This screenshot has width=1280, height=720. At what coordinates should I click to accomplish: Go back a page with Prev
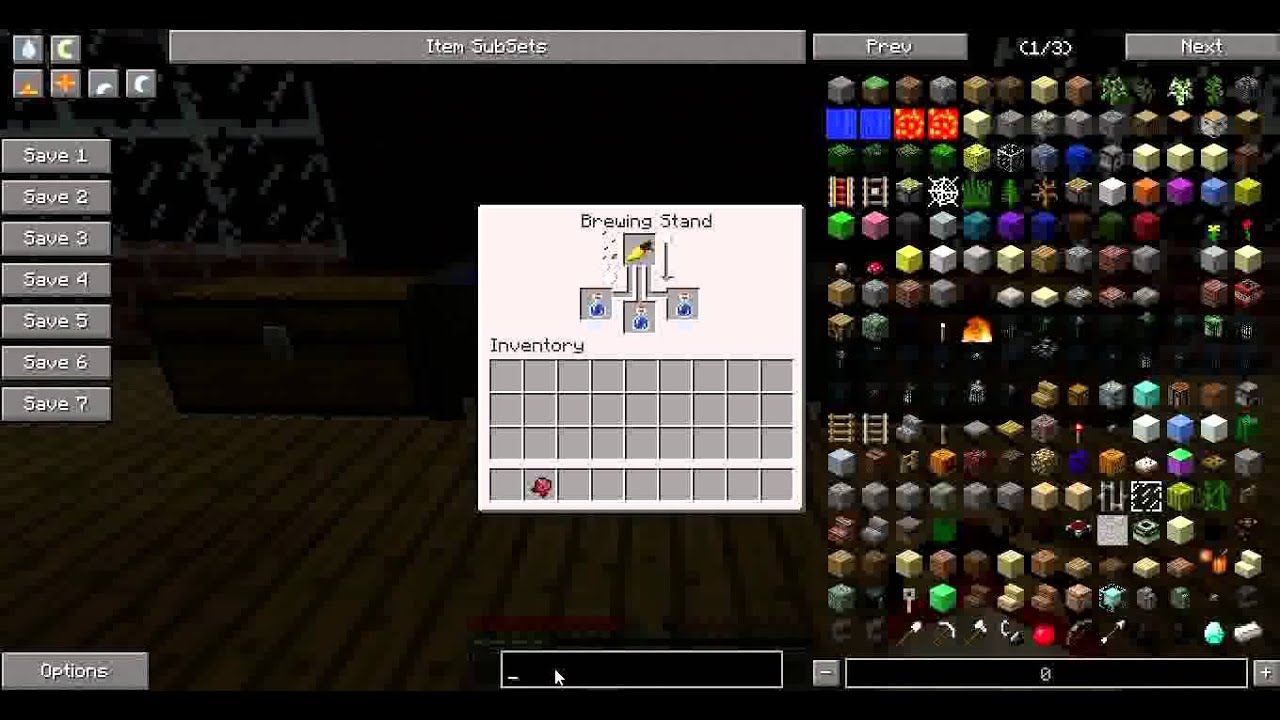pos(888,46)
